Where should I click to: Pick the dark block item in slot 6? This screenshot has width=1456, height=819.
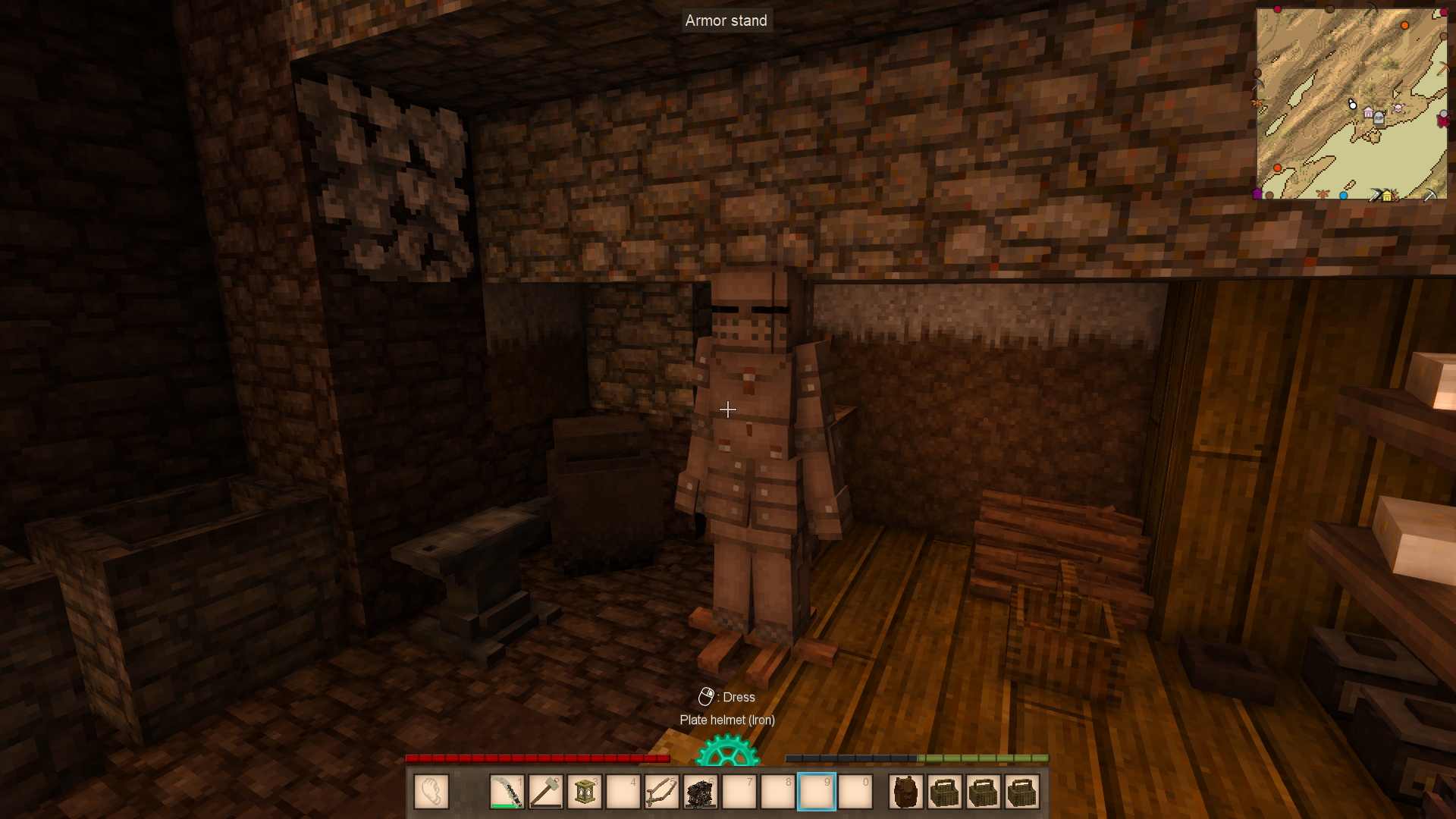tap(701, 792)
